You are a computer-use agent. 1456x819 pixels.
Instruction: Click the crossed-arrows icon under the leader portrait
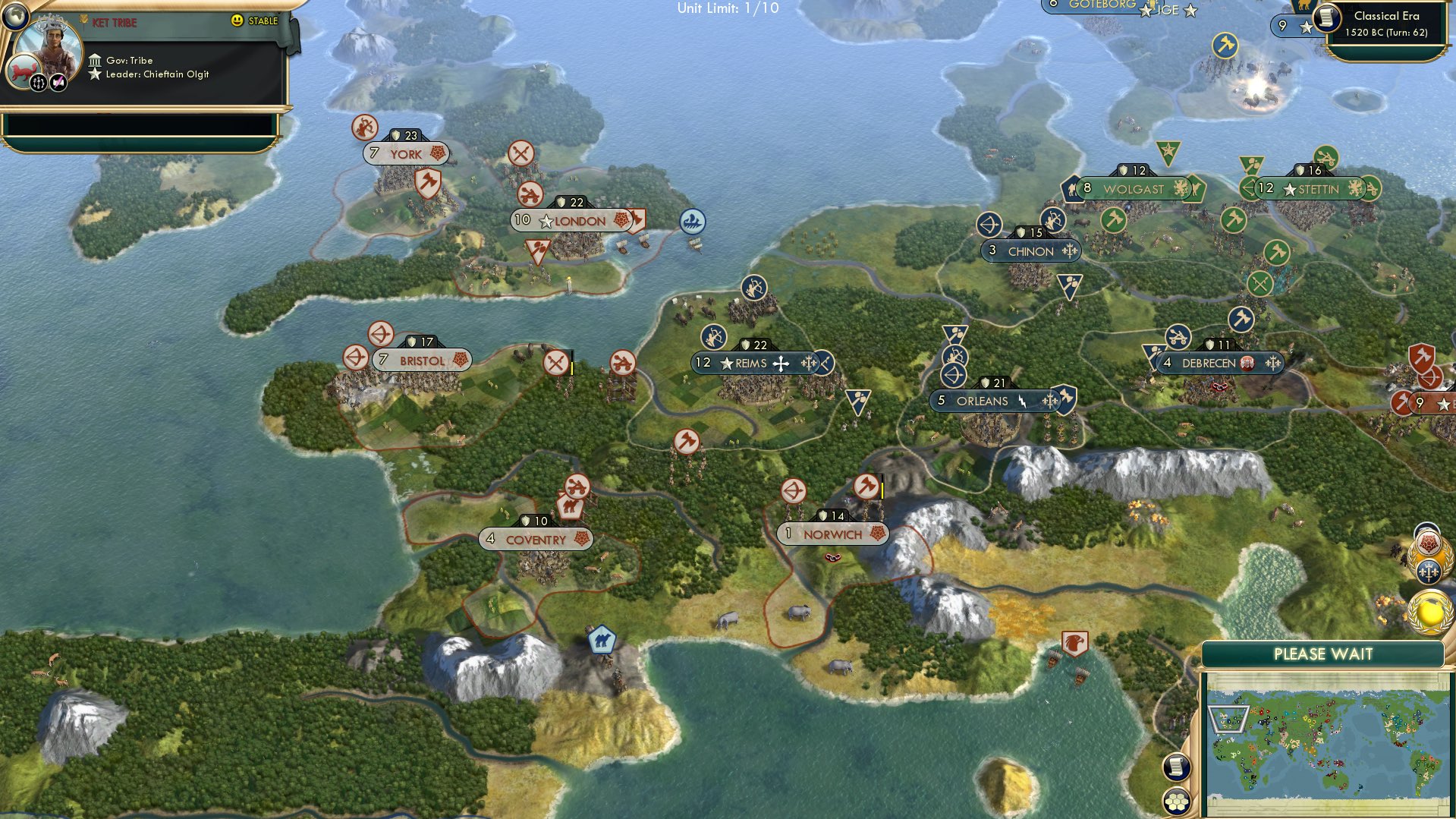38,82
